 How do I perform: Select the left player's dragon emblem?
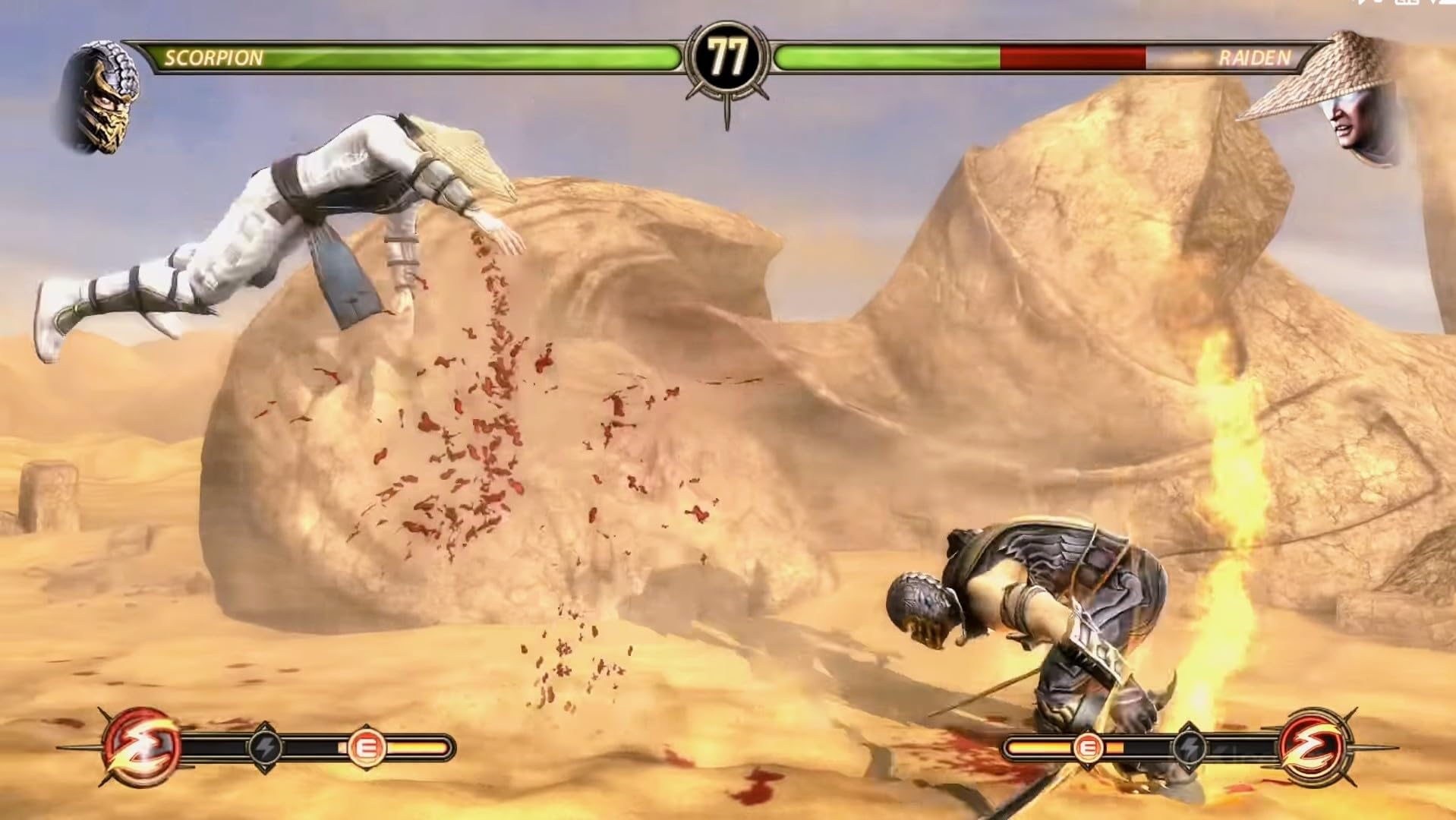[142, 746]
